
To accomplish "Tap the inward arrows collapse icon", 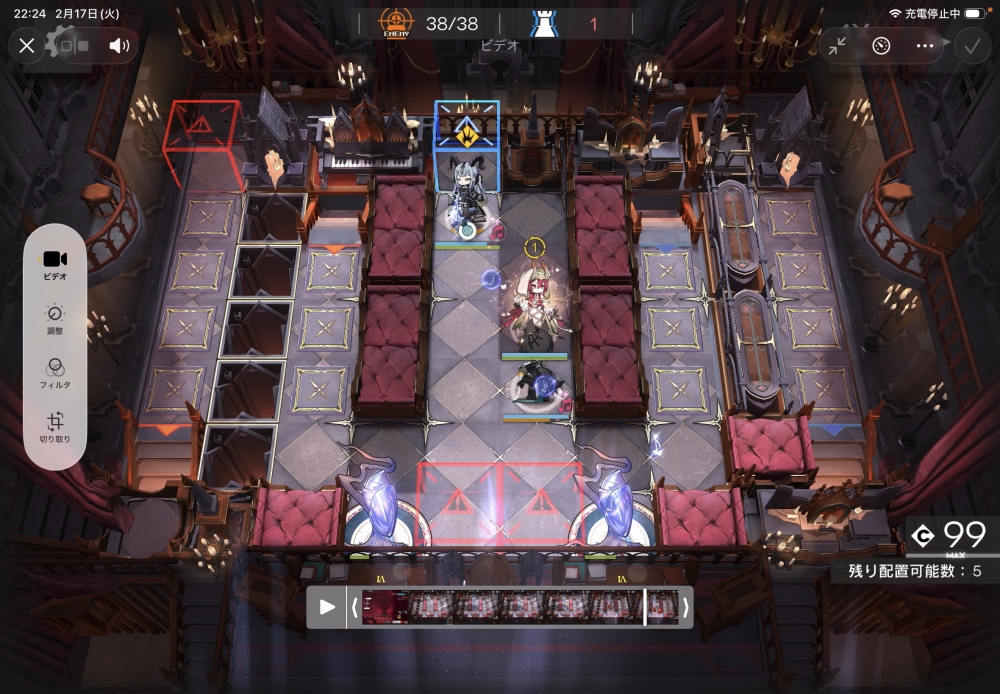I will [x=836, y=45].
